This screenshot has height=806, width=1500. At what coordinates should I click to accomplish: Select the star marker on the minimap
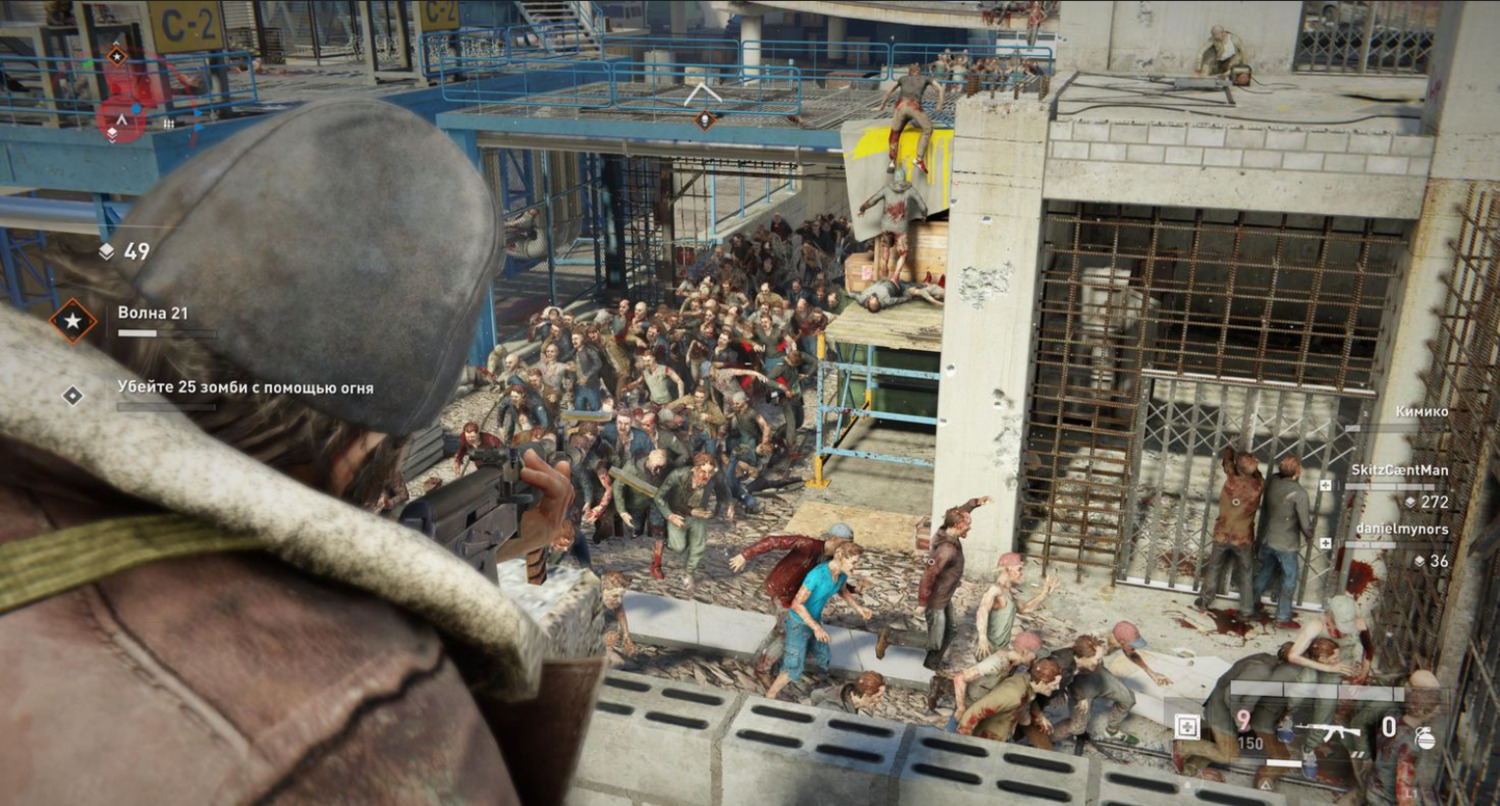[117, 55]
